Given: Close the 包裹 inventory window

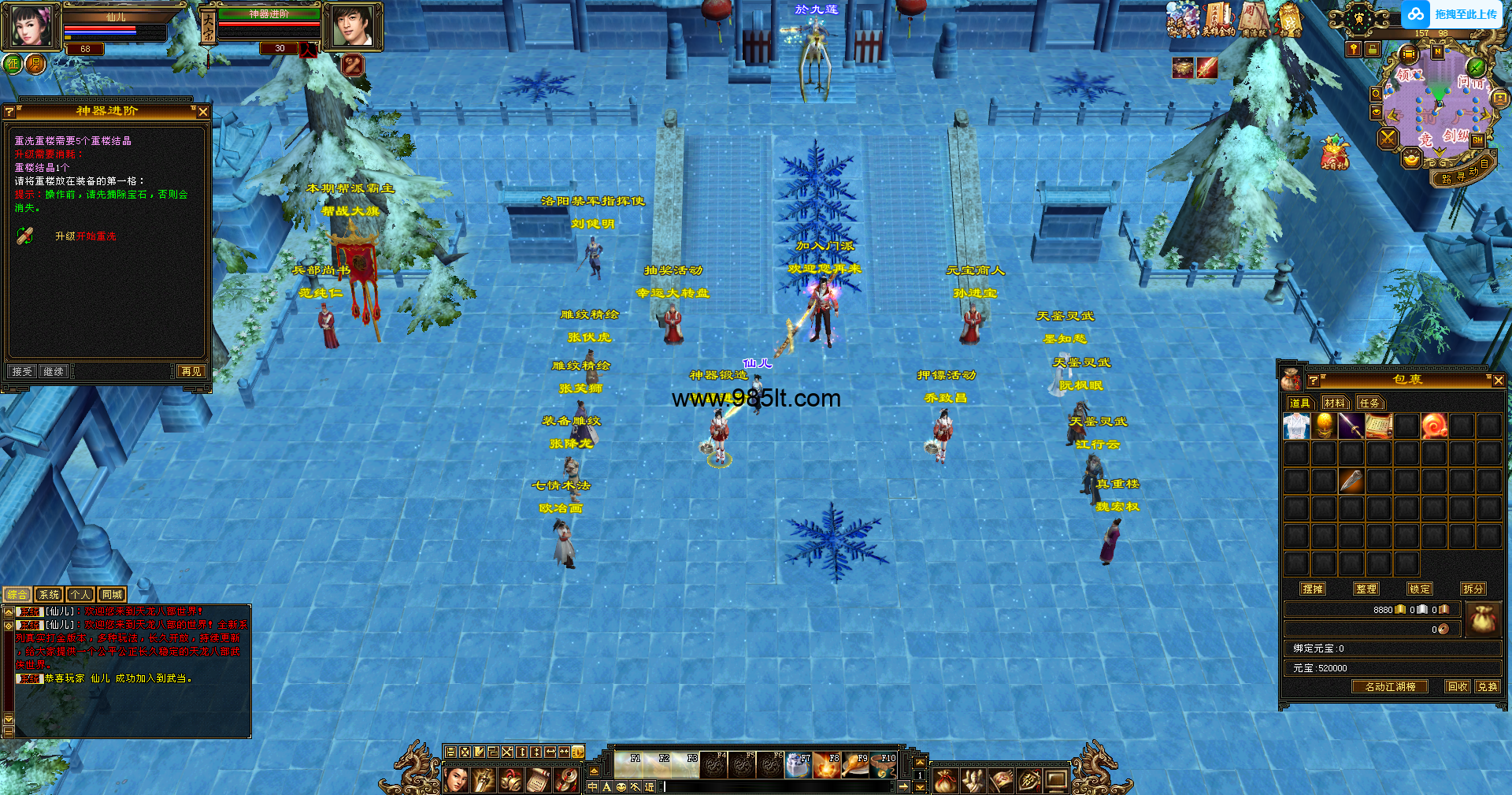Looking at the screenshot, I should pos(1498,381).
